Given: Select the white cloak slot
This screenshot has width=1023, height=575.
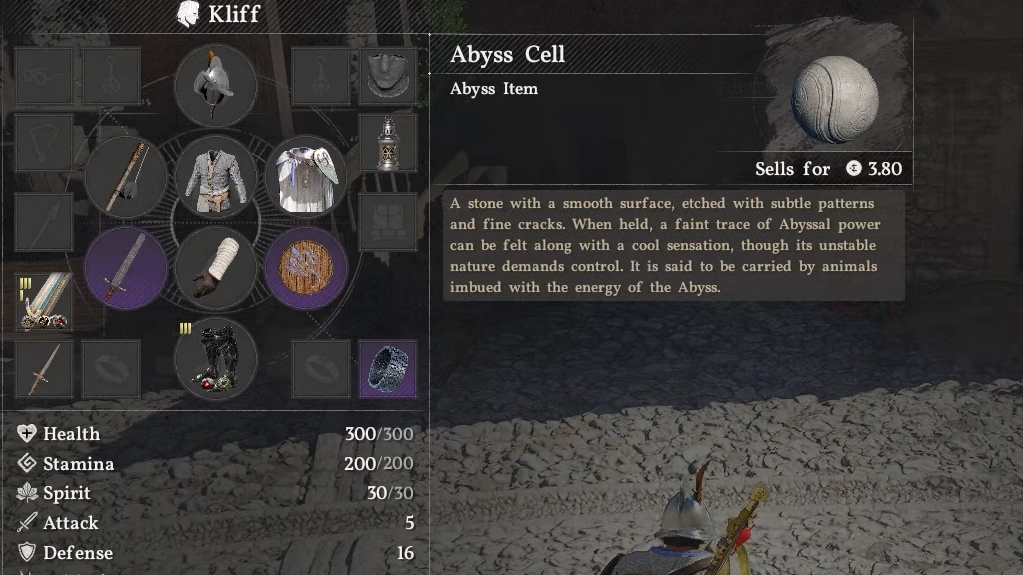Looking at the screenshot, I should tap(305, 177).
